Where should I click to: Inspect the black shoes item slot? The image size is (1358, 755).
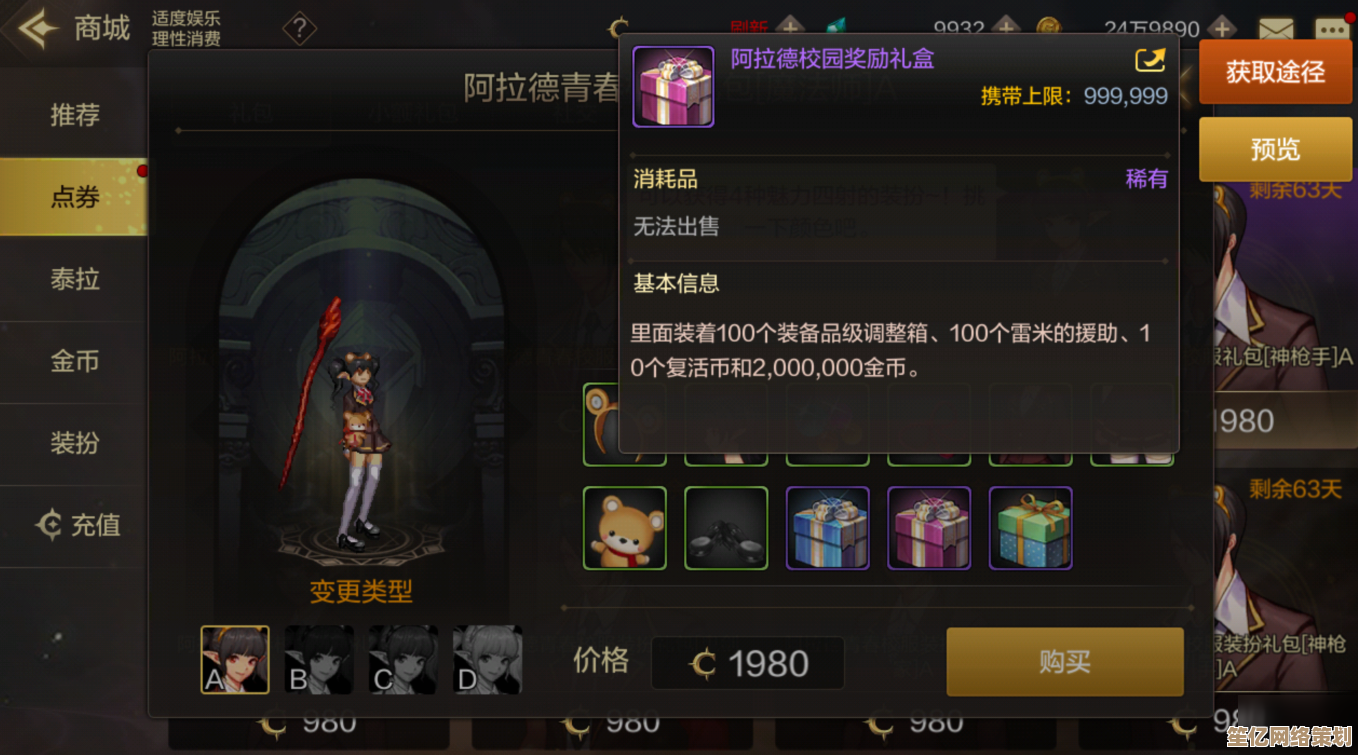click(x=726, y=528)
